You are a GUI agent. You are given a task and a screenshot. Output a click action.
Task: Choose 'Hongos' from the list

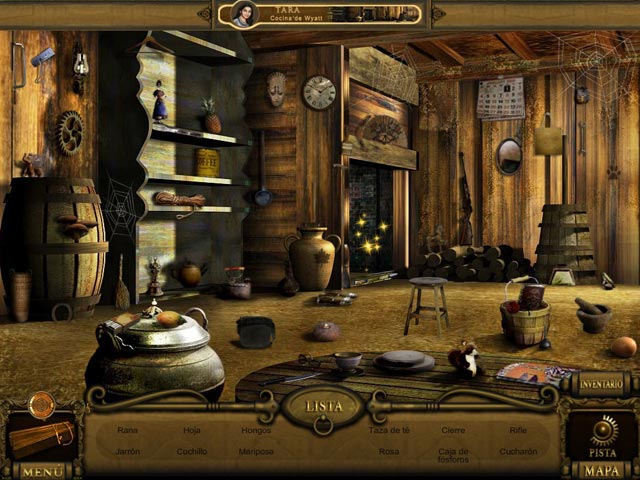[x=256, y=430]
